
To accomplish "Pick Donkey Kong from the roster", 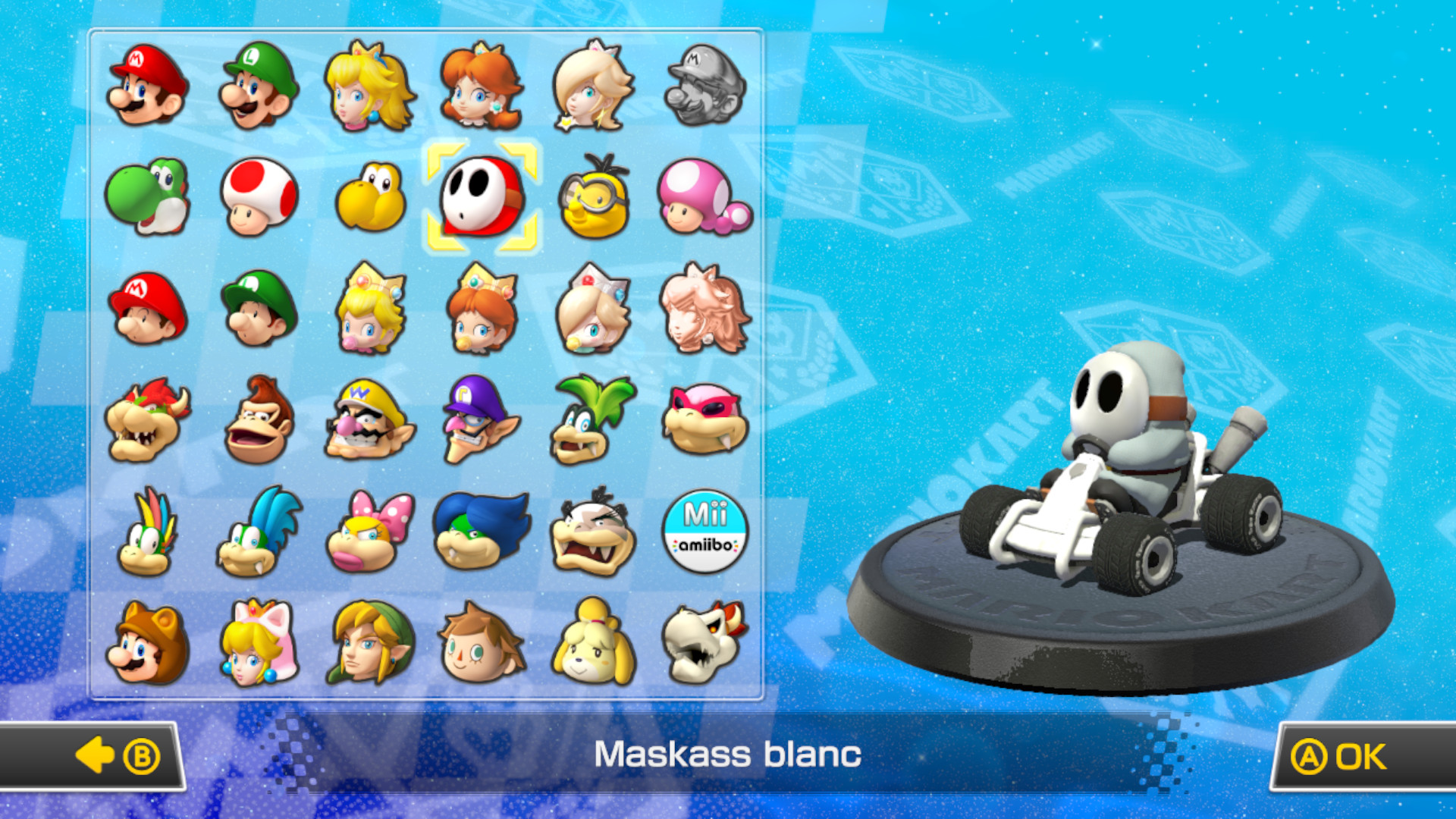I will 260,421.
